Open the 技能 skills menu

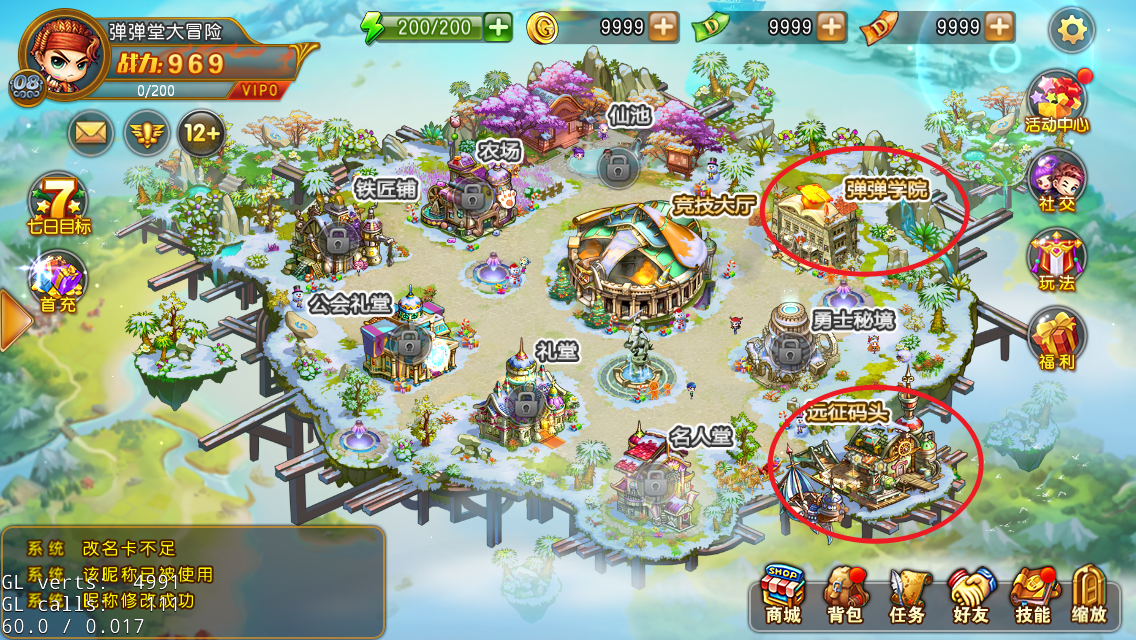1031,596
